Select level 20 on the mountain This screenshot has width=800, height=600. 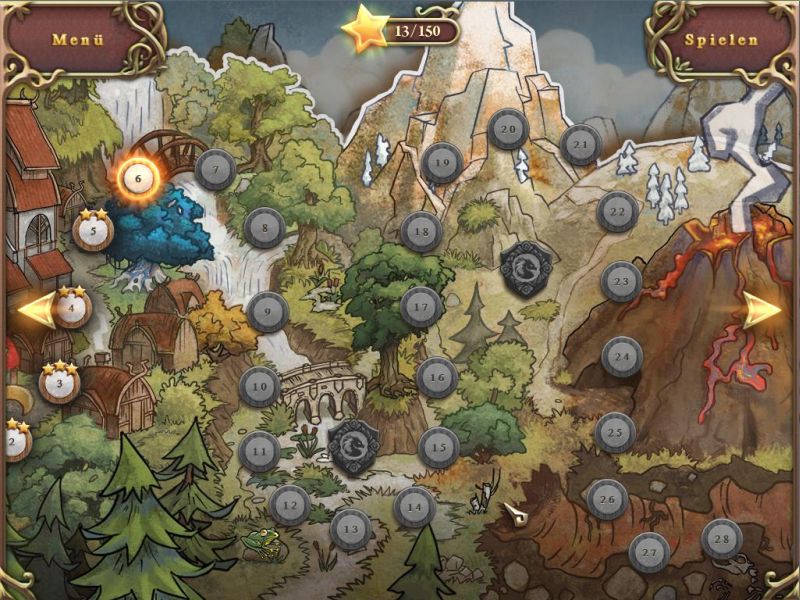pyautogui.click(x=508, y=129)
